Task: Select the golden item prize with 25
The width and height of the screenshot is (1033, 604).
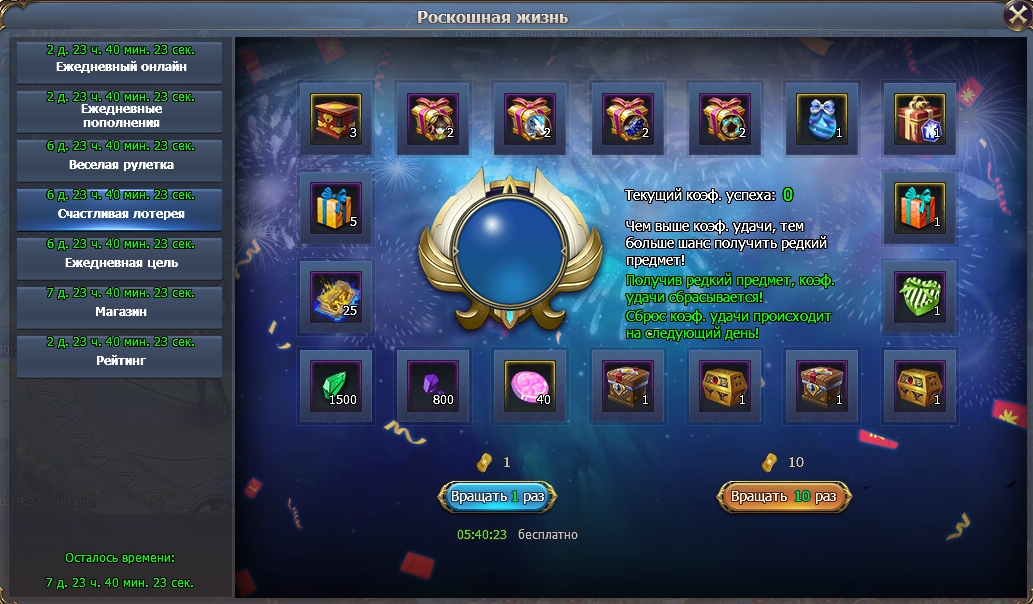Action: coord(336,296)
